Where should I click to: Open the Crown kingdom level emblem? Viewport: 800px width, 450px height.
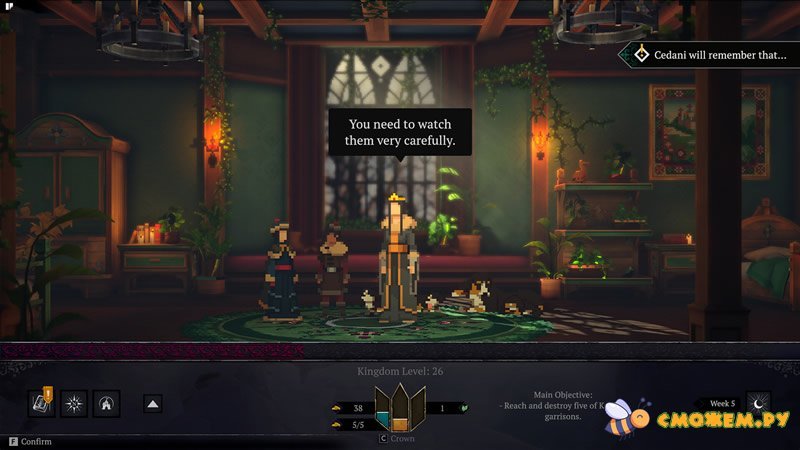pos(399,408)
